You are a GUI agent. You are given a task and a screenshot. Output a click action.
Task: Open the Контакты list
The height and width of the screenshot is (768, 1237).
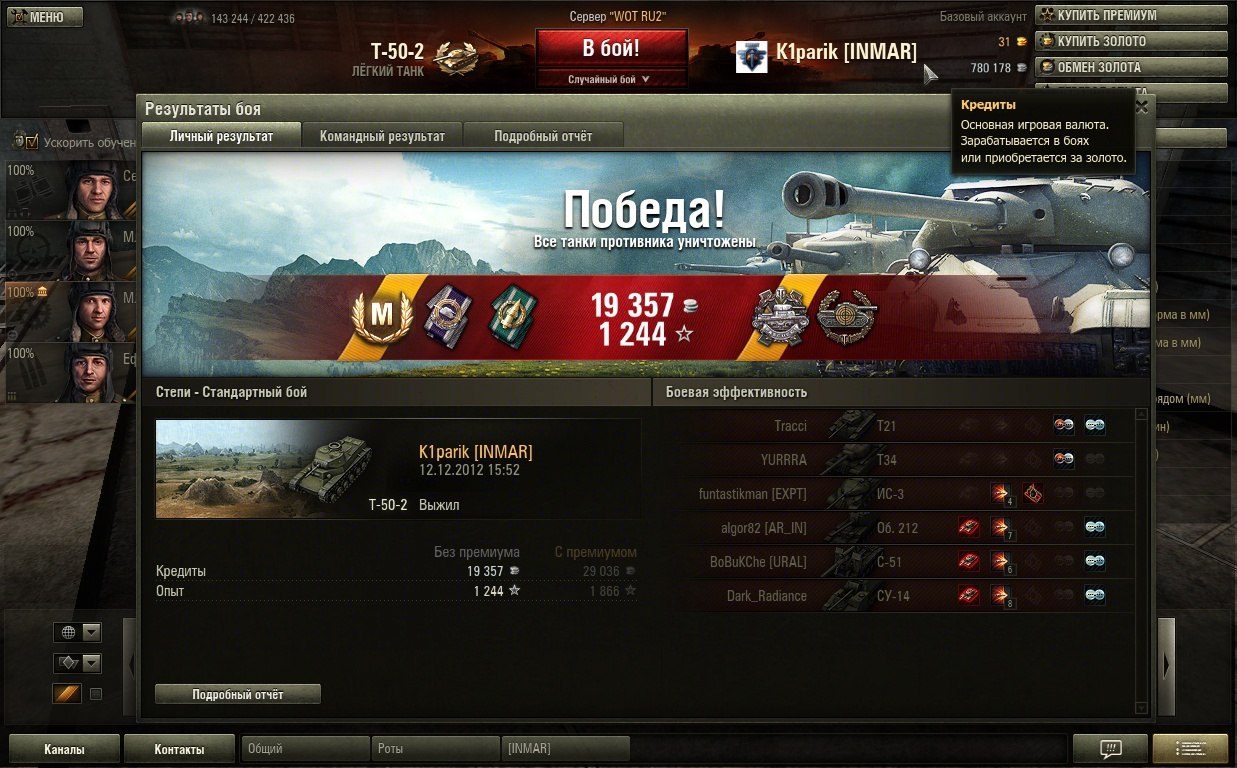pyautogui.click(x=179, y=749)
